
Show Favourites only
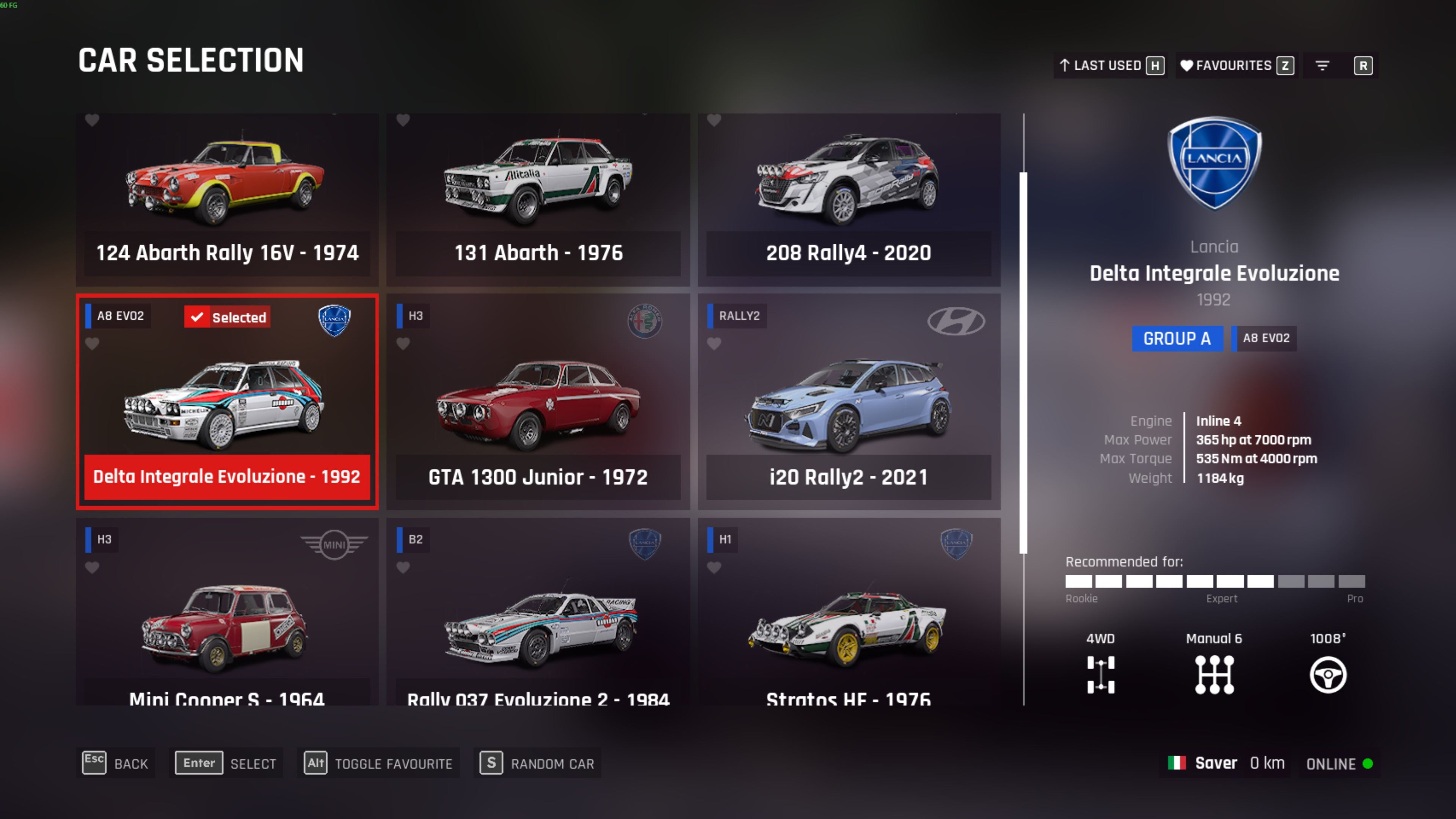pos(1236,66)
